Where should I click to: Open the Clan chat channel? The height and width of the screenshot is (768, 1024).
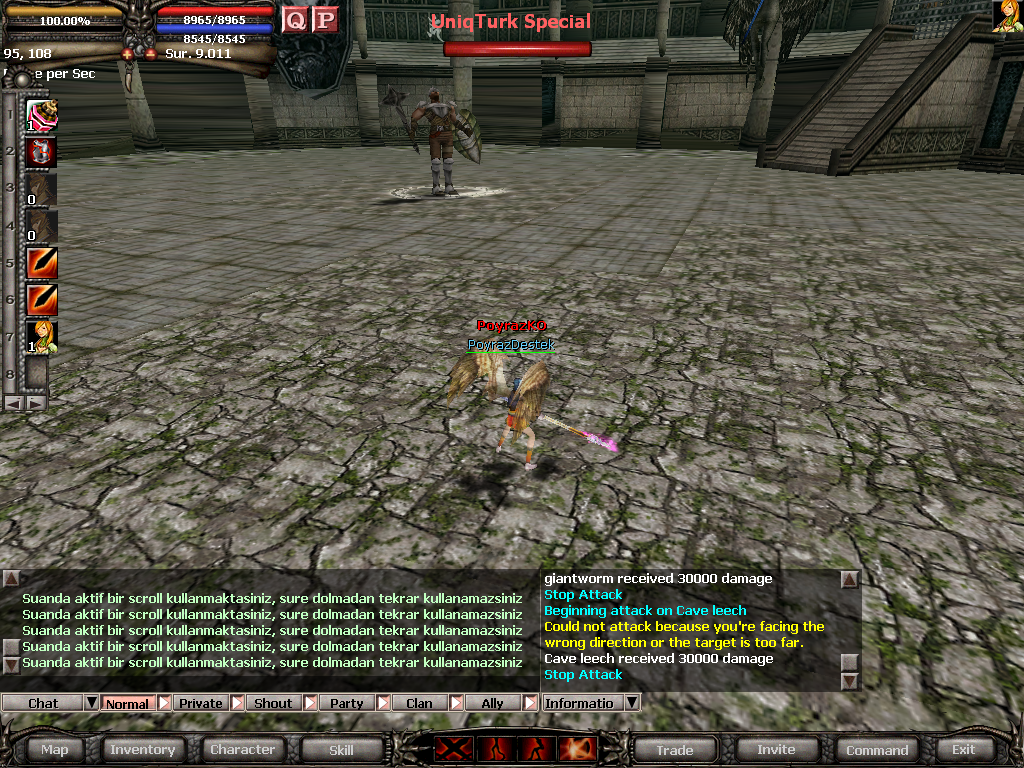click(x=419, y=703)
